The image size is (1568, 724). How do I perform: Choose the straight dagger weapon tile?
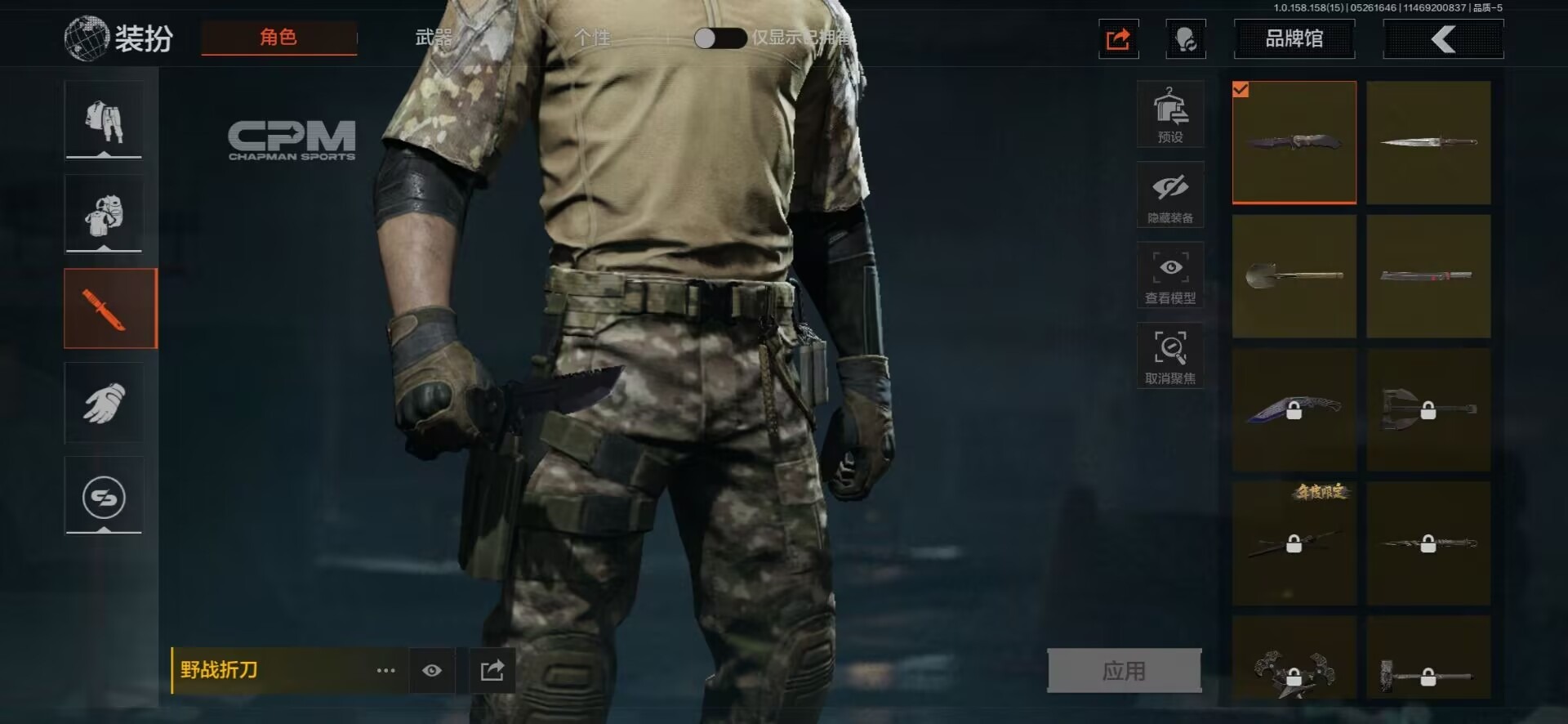pyautogui.click(x=1428, y=142)
